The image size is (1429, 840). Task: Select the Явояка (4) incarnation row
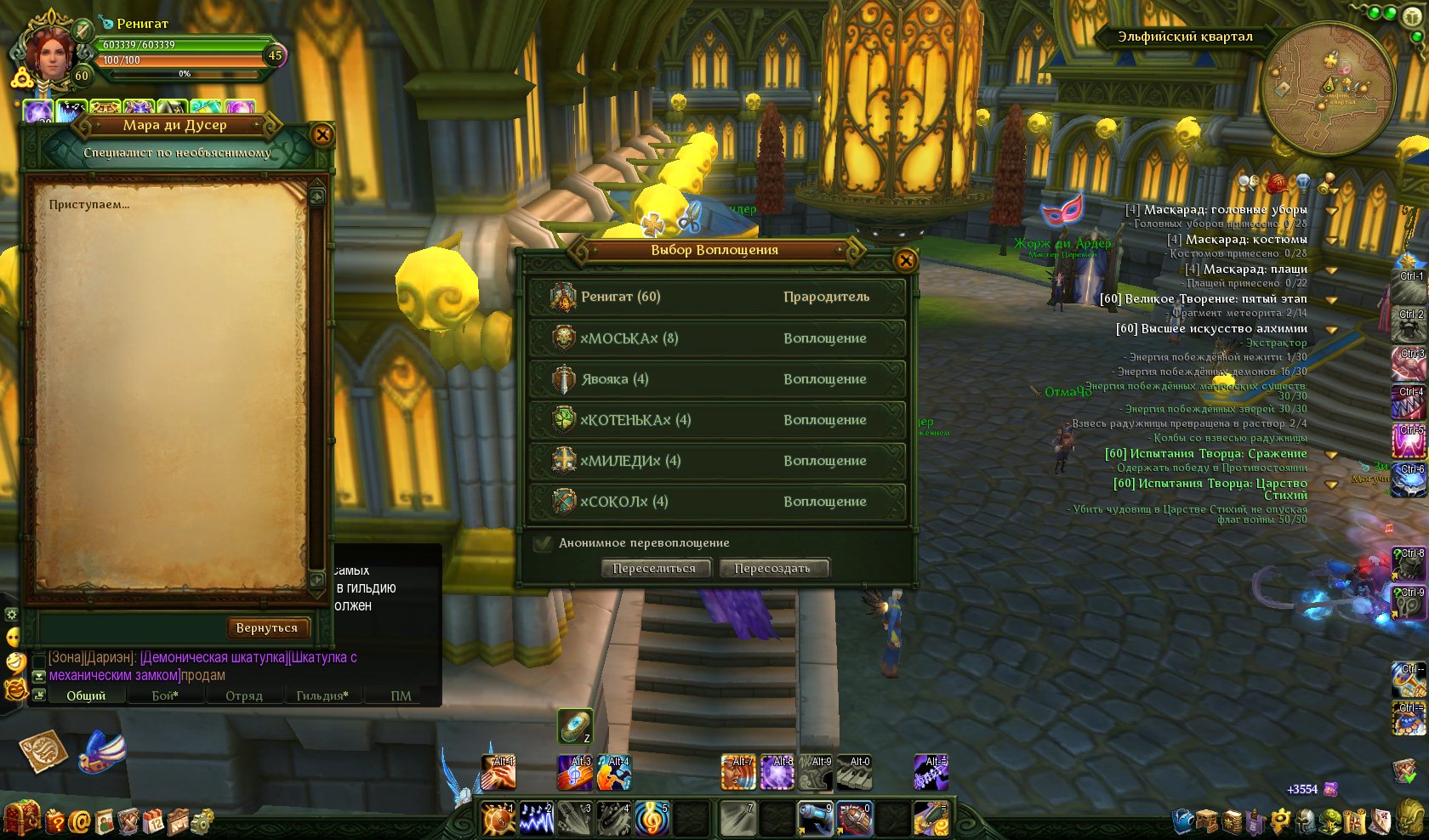(716, 379)
